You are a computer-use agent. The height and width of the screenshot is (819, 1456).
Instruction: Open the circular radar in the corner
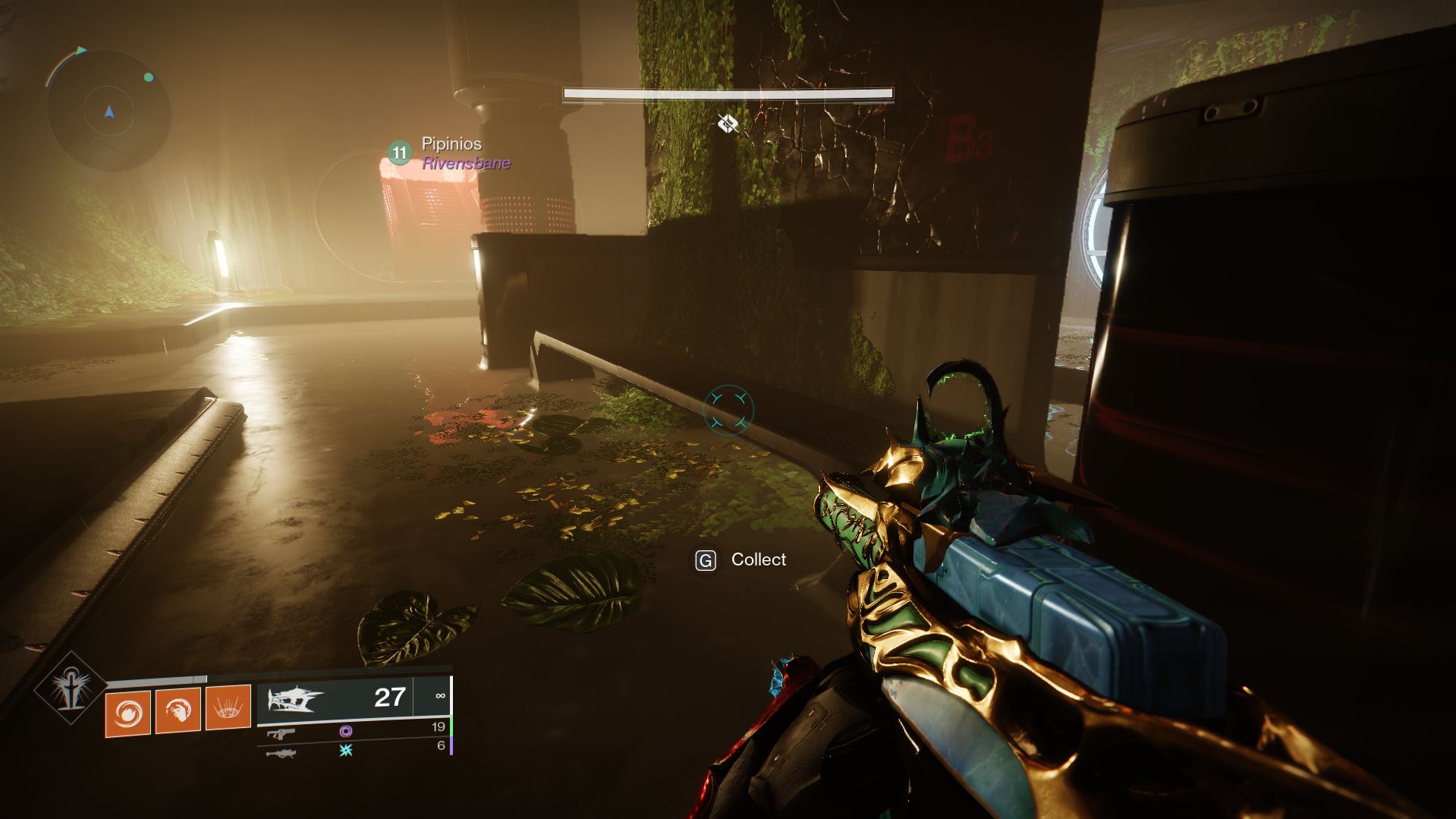108,112
